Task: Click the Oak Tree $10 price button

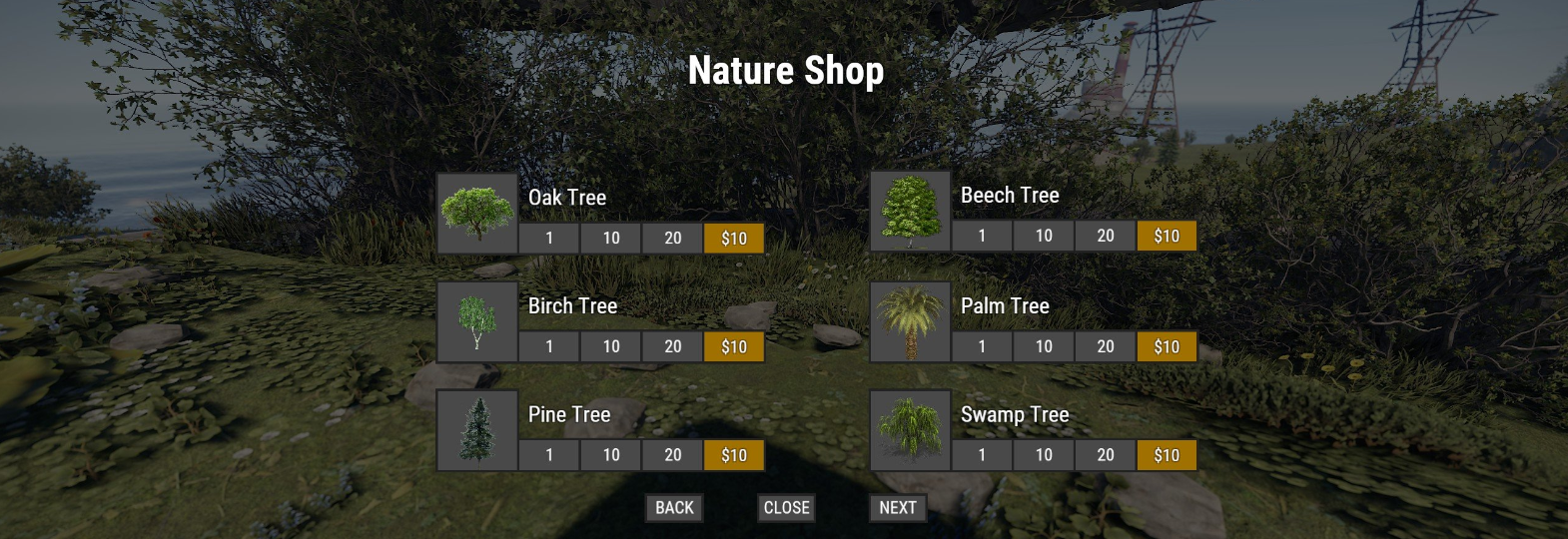Action: 734,239
